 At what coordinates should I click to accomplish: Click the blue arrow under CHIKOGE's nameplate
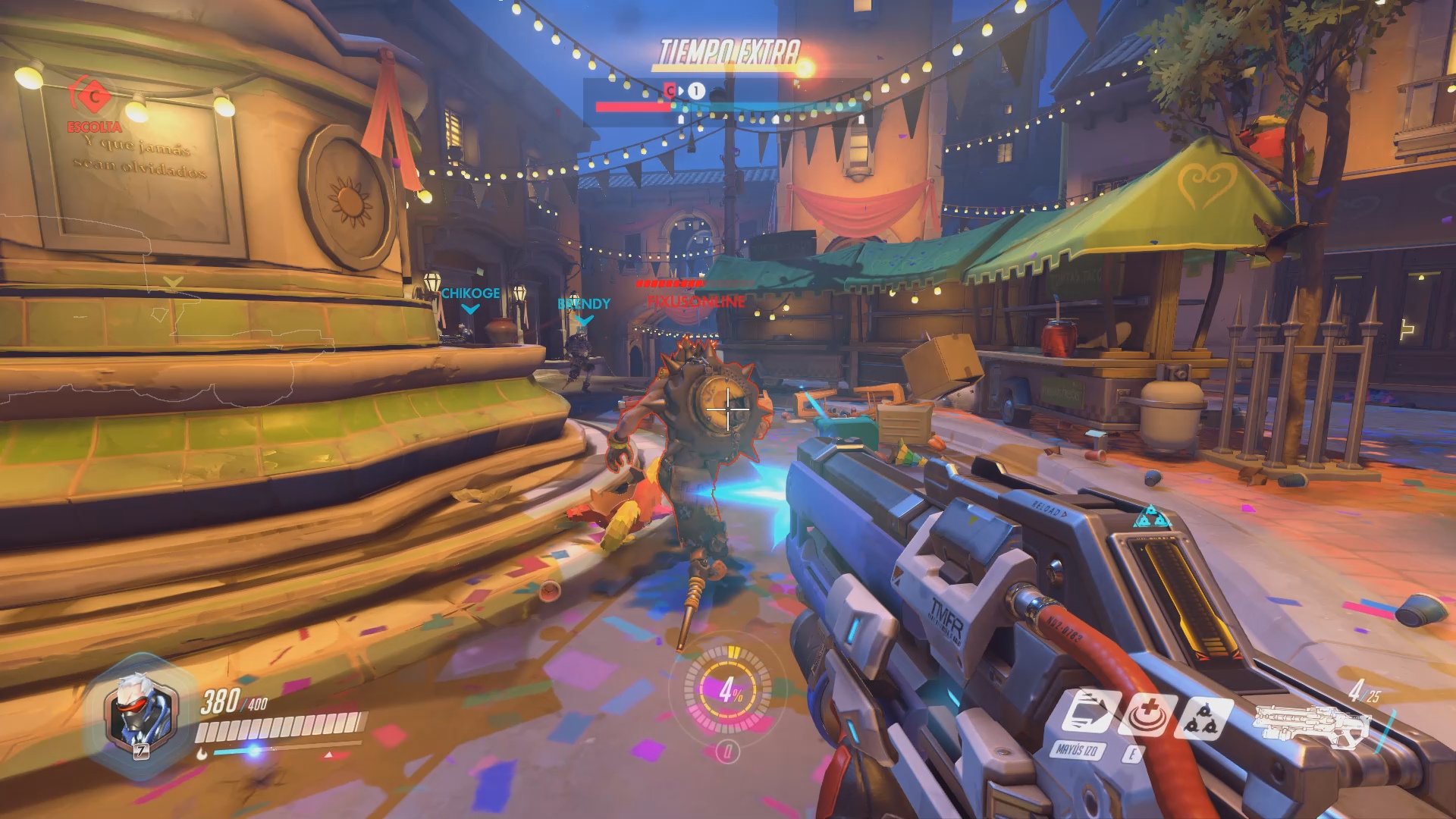coord(471,309)
